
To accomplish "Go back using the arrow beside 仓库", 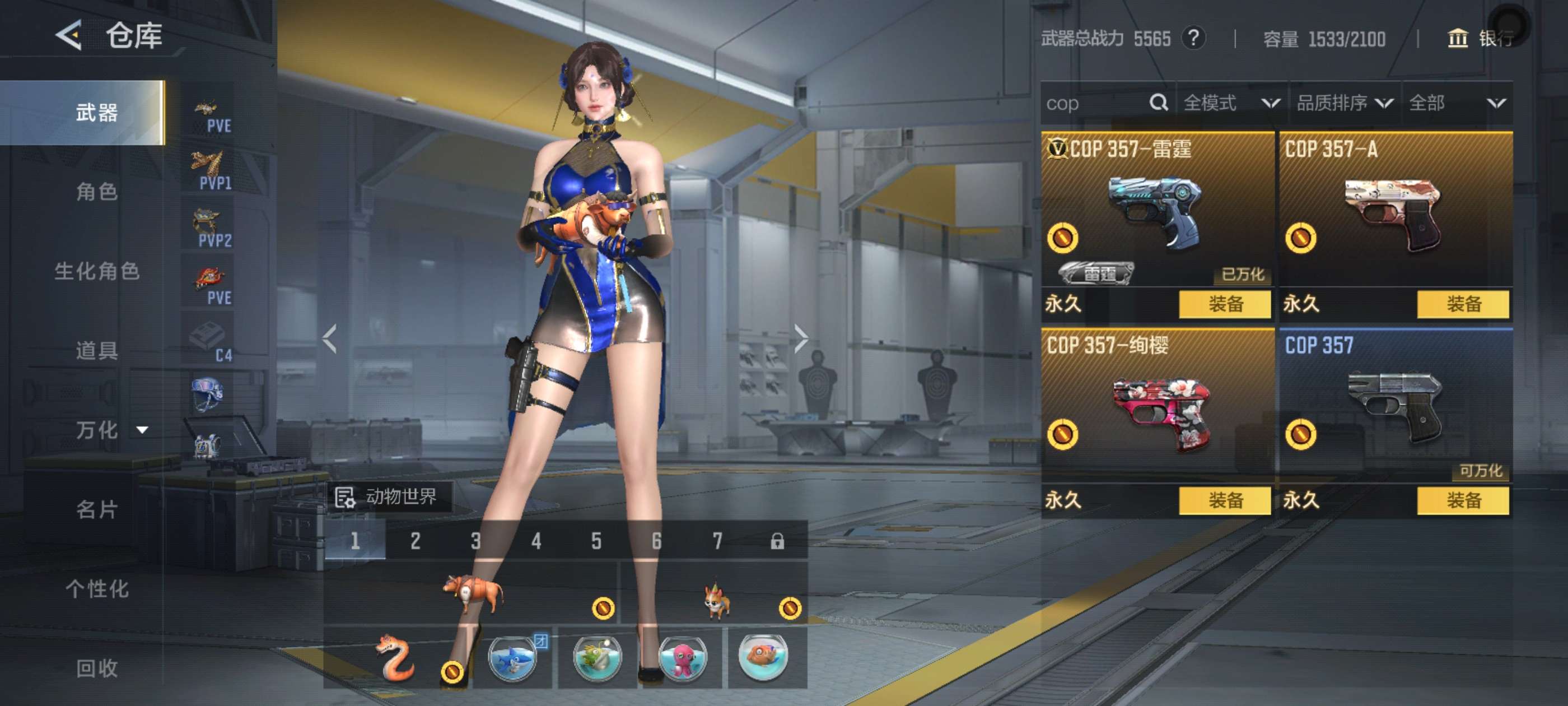I will click(69, 35).
